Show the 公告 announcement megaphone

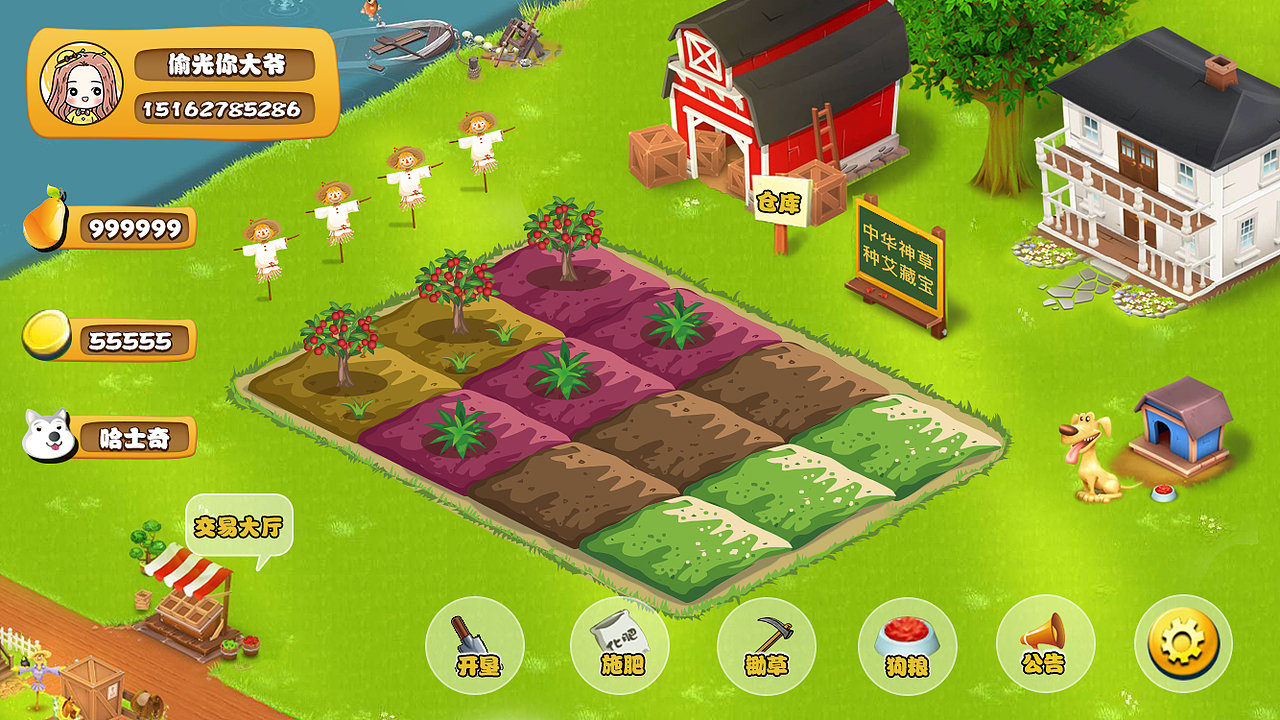(1045, 645)
